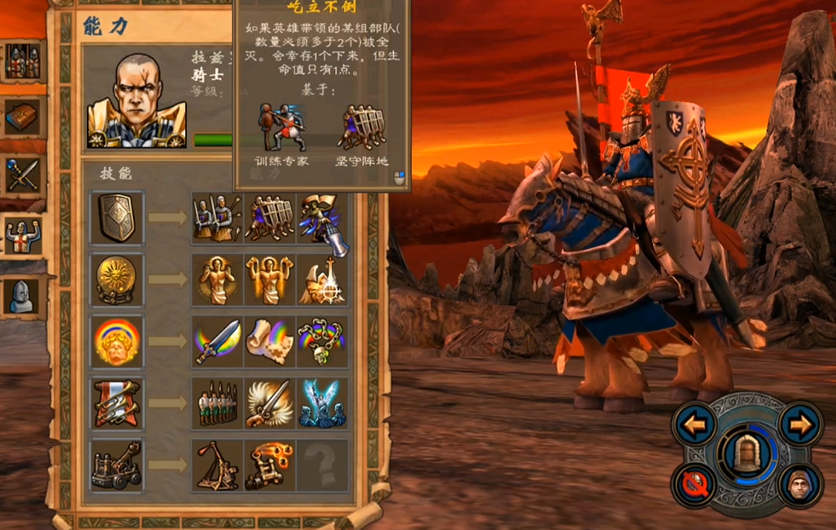Go to next hero with right arrow
This screenshot has height=530, width=836.
click(x=798, y=424)
